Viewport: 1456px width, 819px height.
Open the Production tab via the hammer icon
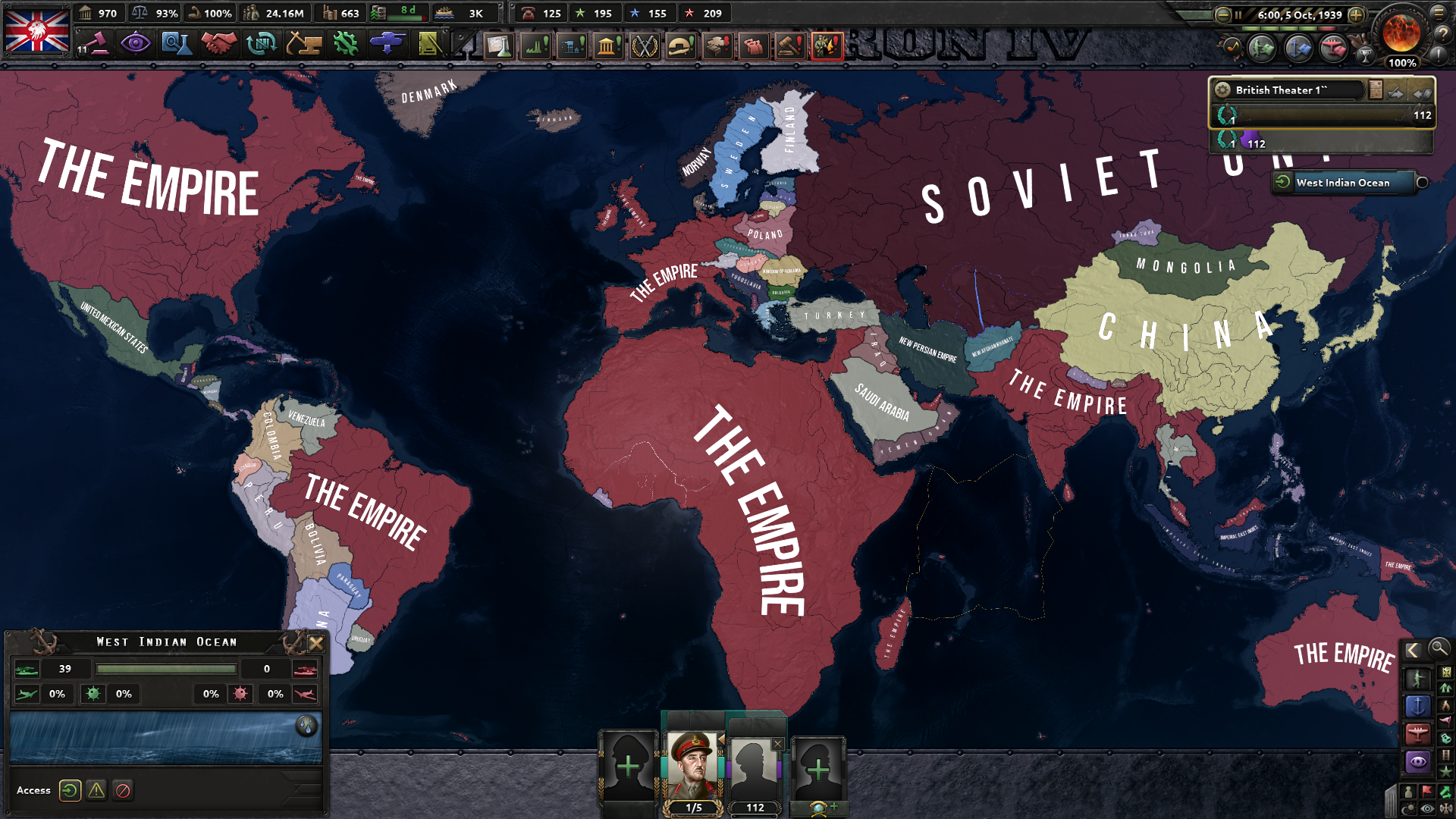point(303,43)
